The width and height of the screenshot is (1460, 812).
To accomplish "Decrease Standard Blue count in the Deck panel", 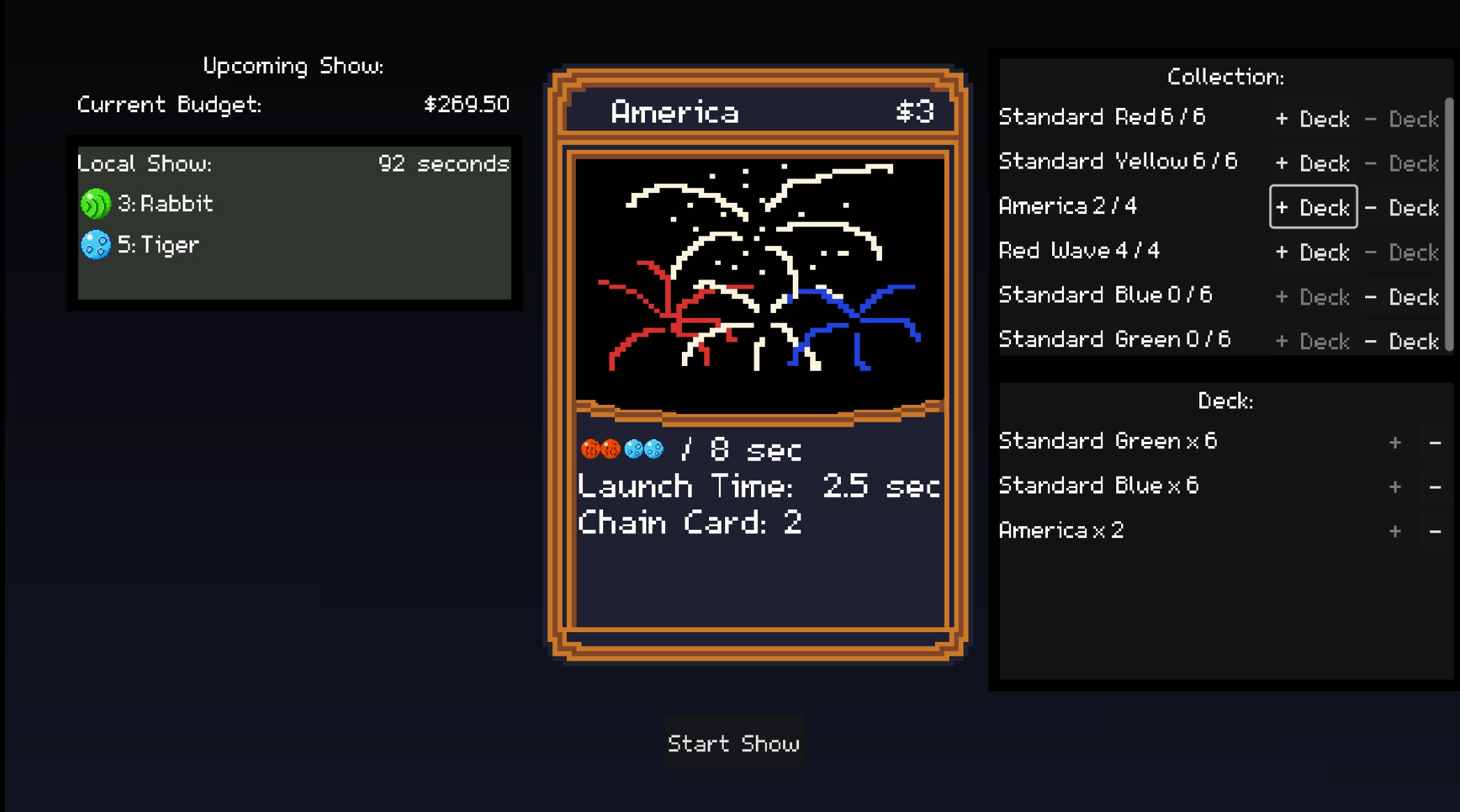I will [x=1434, y=486].
